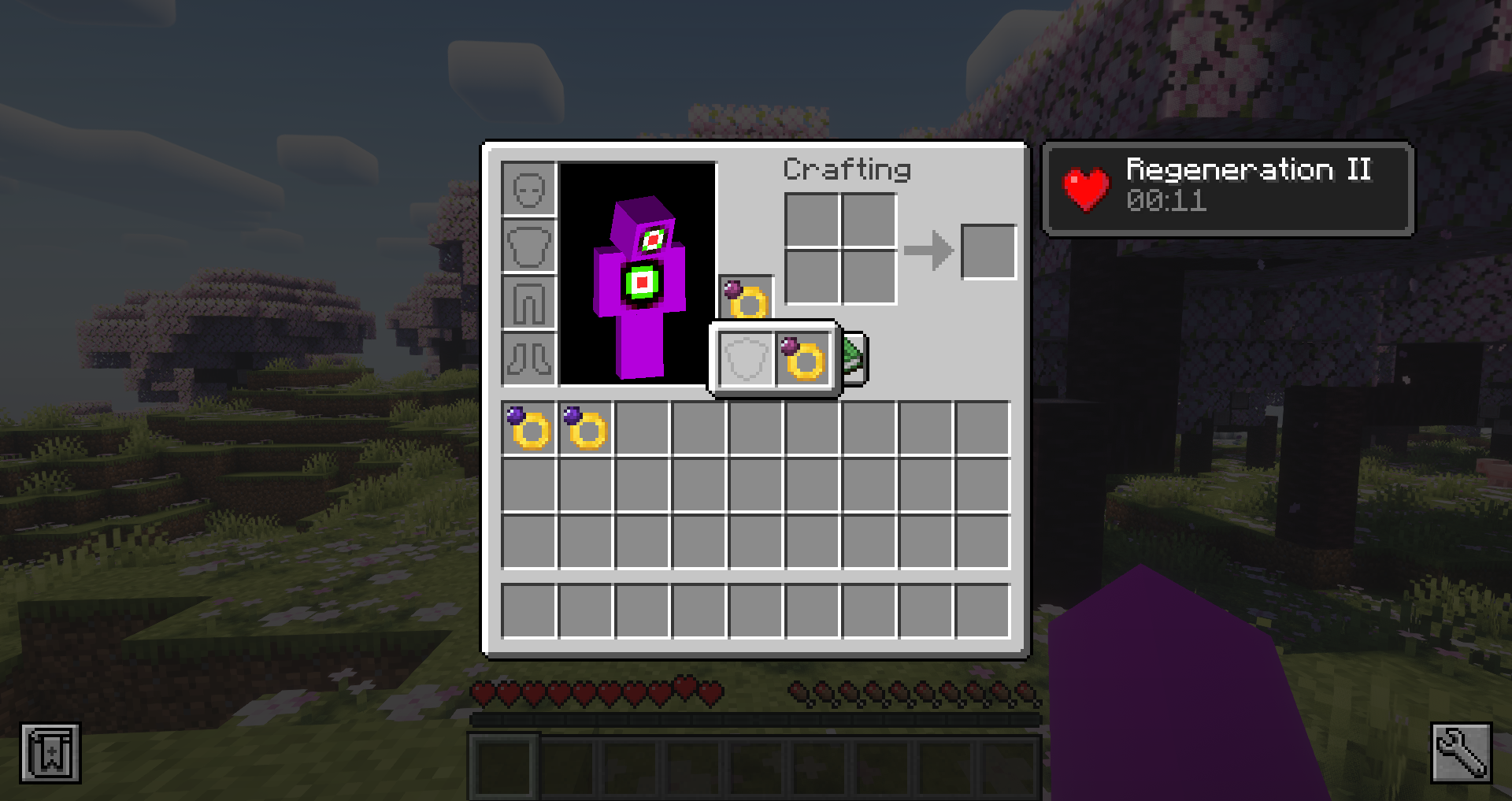Image resolution: width=1512 pixels, height=801 pixels.
Task: Click the crafting output result slot
Action: click(989, 251)
